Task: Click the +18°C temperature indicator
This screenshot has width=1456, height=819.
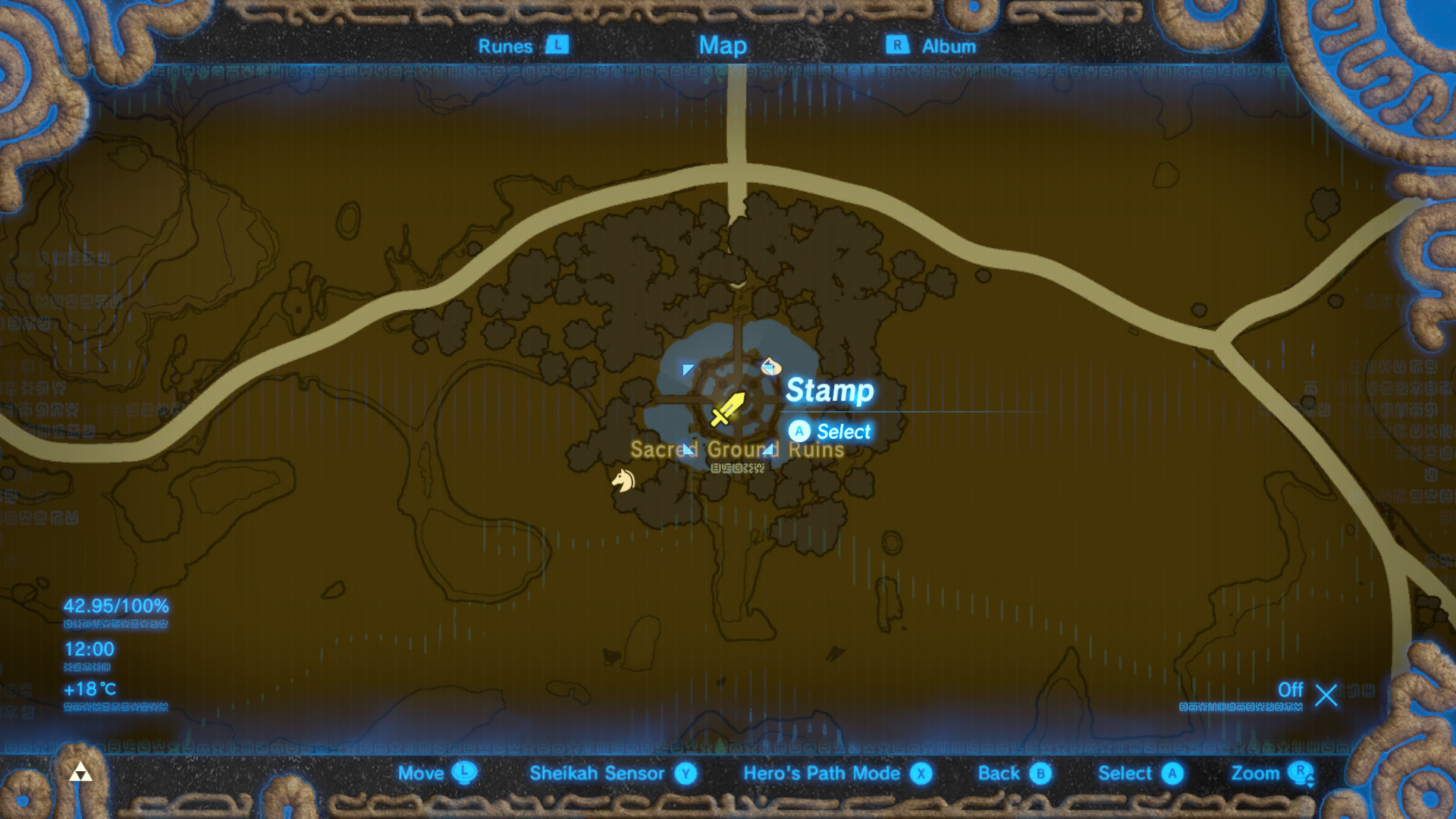Action: (x=88, y=689)
